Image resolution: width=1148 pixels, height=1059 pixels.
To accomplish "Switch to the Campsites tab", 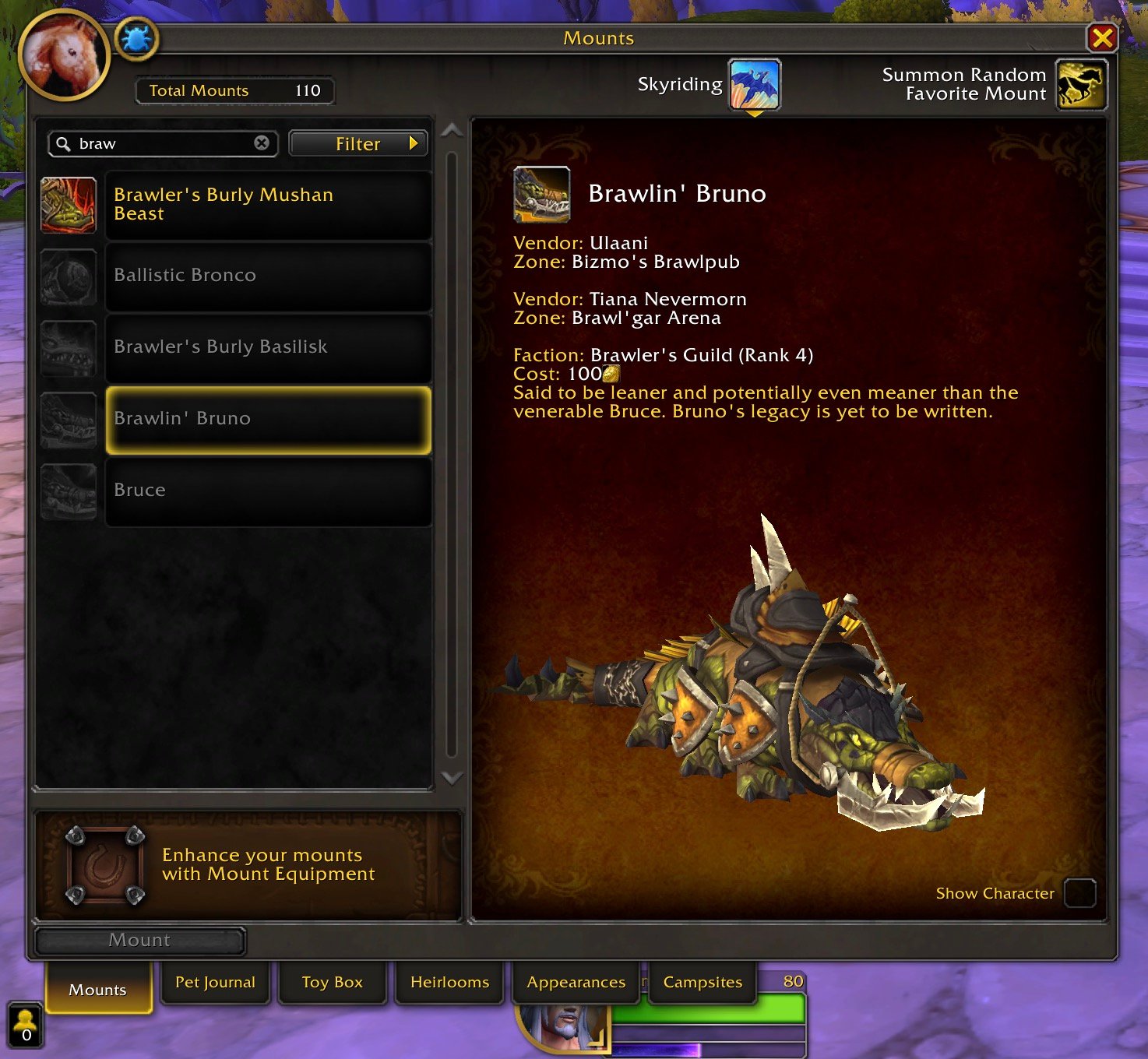I will coord(703,982).
